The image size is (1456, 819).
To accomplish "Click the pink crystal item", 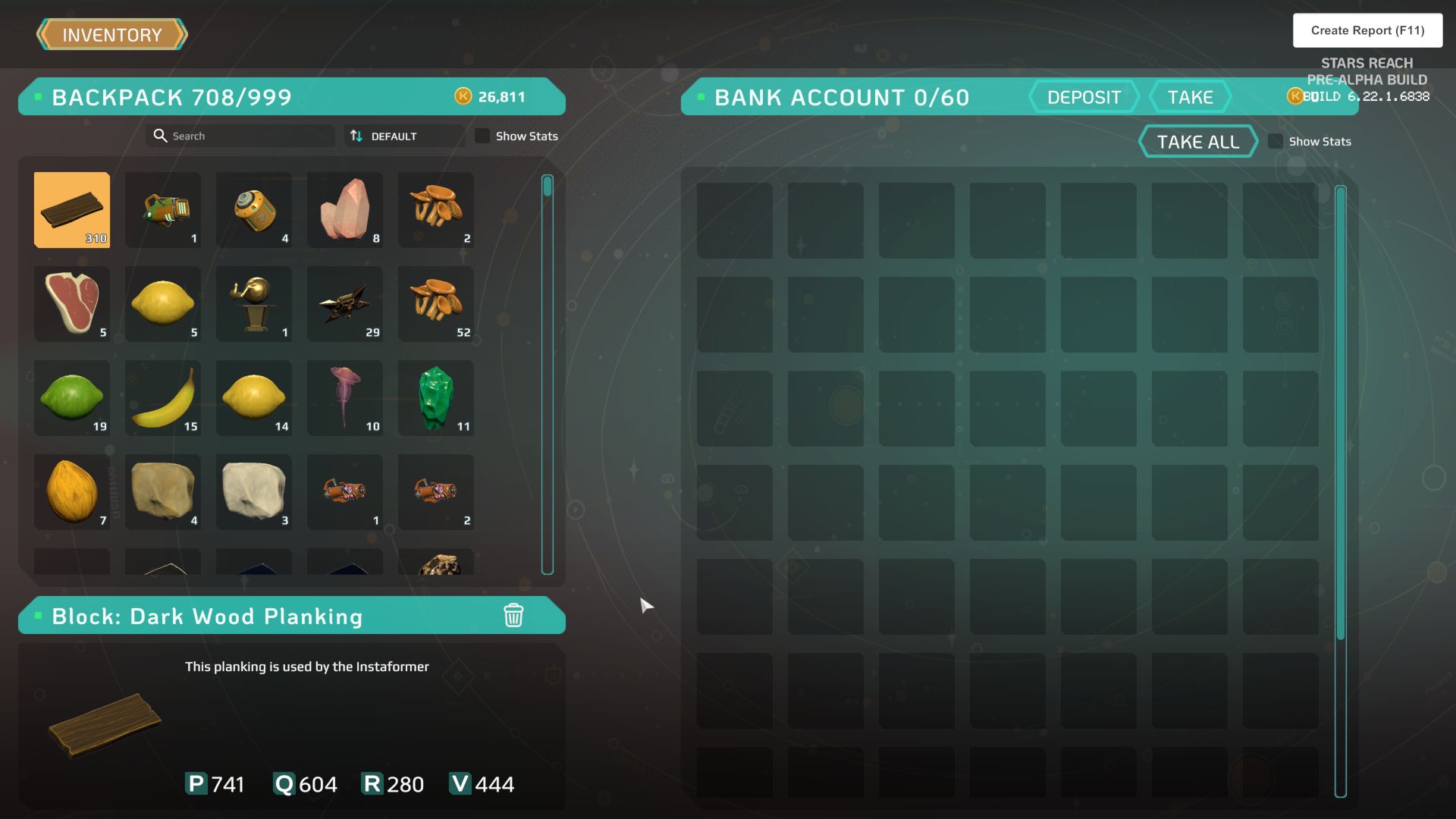I will point(344,210).
